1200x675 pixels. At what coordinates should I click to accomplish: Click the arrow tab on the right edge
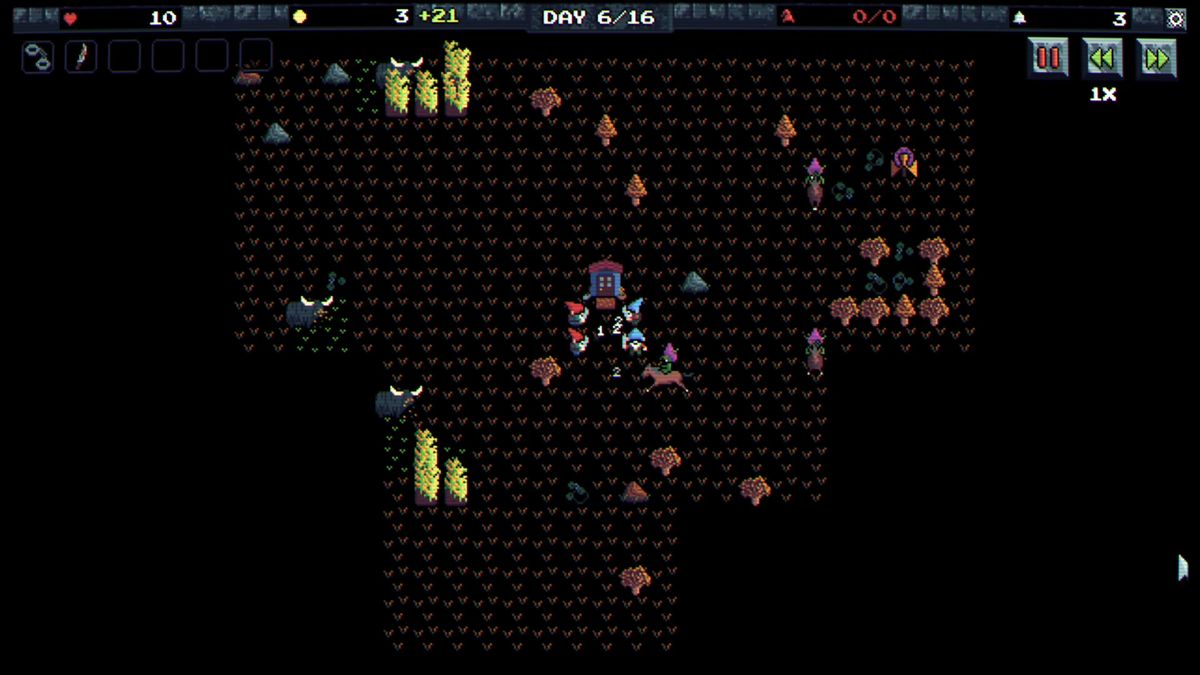(x=1183, y=567)
